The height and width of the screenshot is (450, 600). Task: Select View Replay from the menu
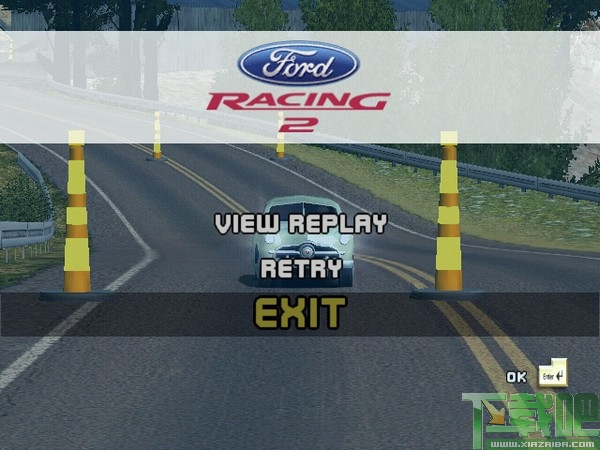coord(300,223)
